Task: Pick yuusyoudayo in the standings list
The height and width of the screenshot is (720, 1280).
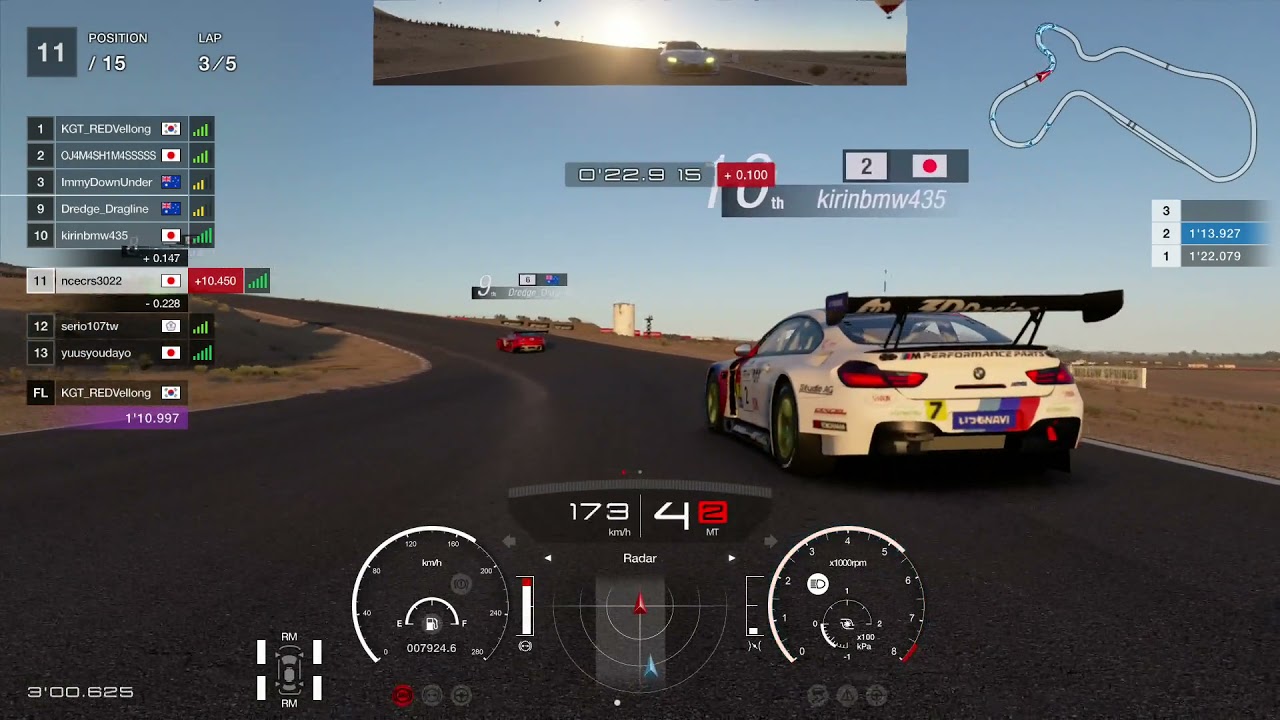Action: [96, 353]
